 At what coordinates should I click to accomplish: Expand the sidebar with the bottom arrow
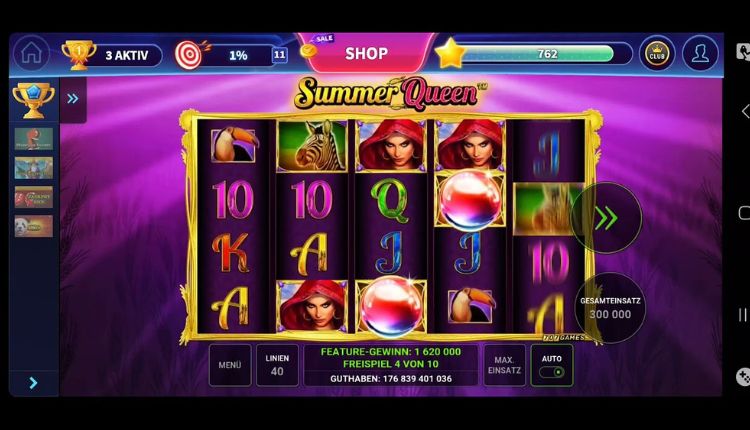[x=33, y=383]
